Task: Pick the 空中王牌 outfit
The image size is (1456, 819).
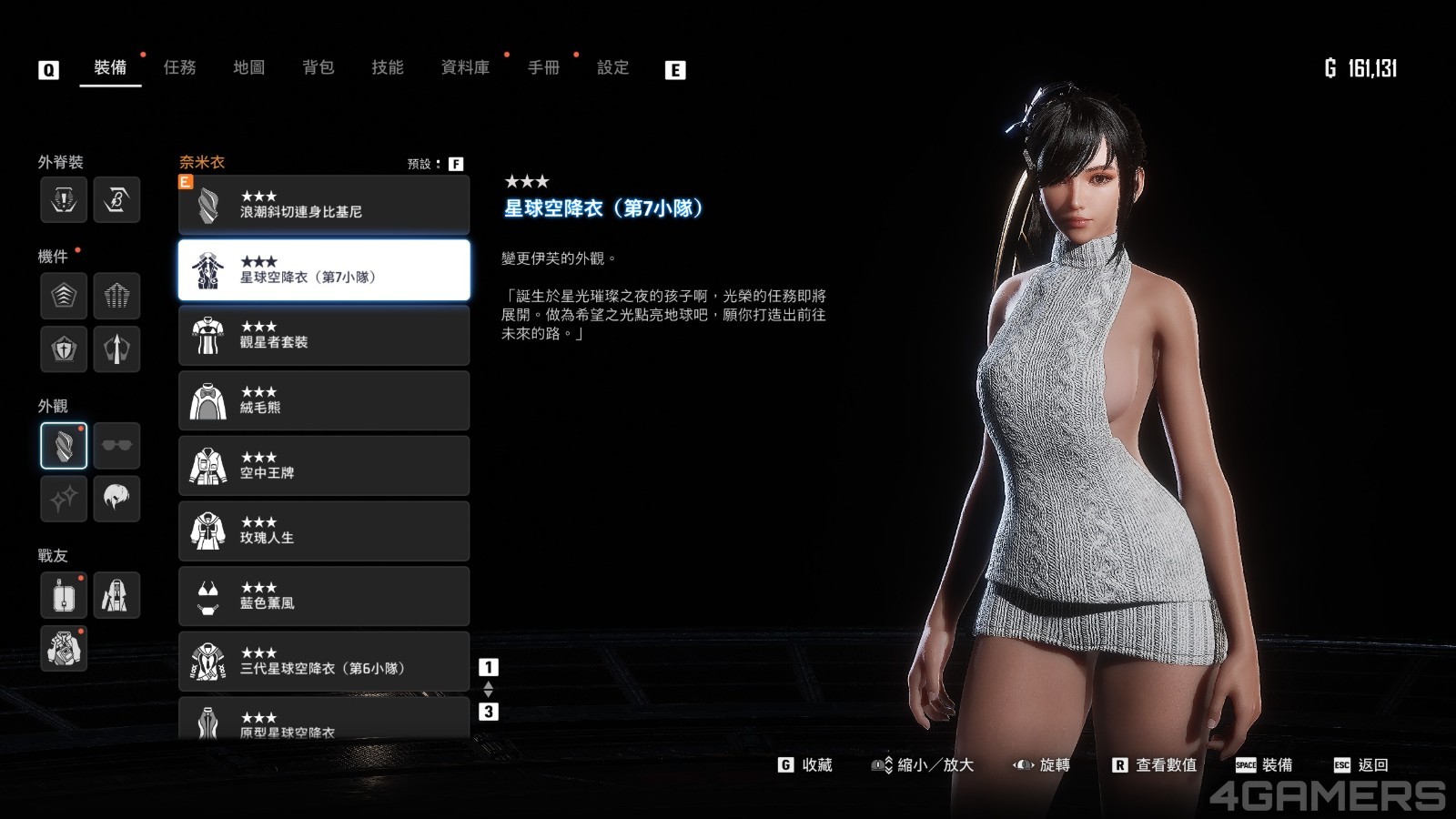Action: (324, 466)
